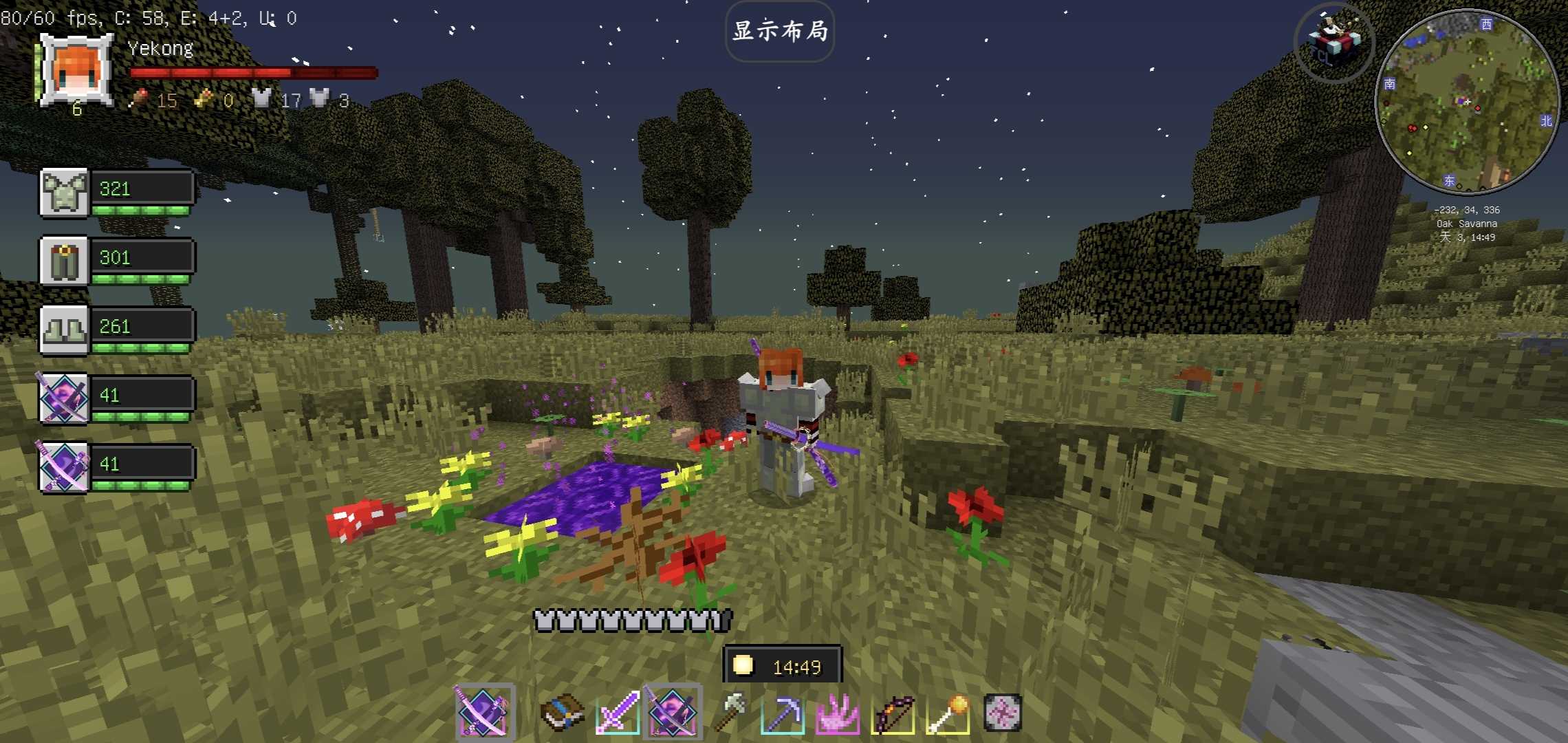Image resolution: width=1568 pixels, height=743 pixels.
Task: Click the 显示布局 button
Action: click(780, 32)
